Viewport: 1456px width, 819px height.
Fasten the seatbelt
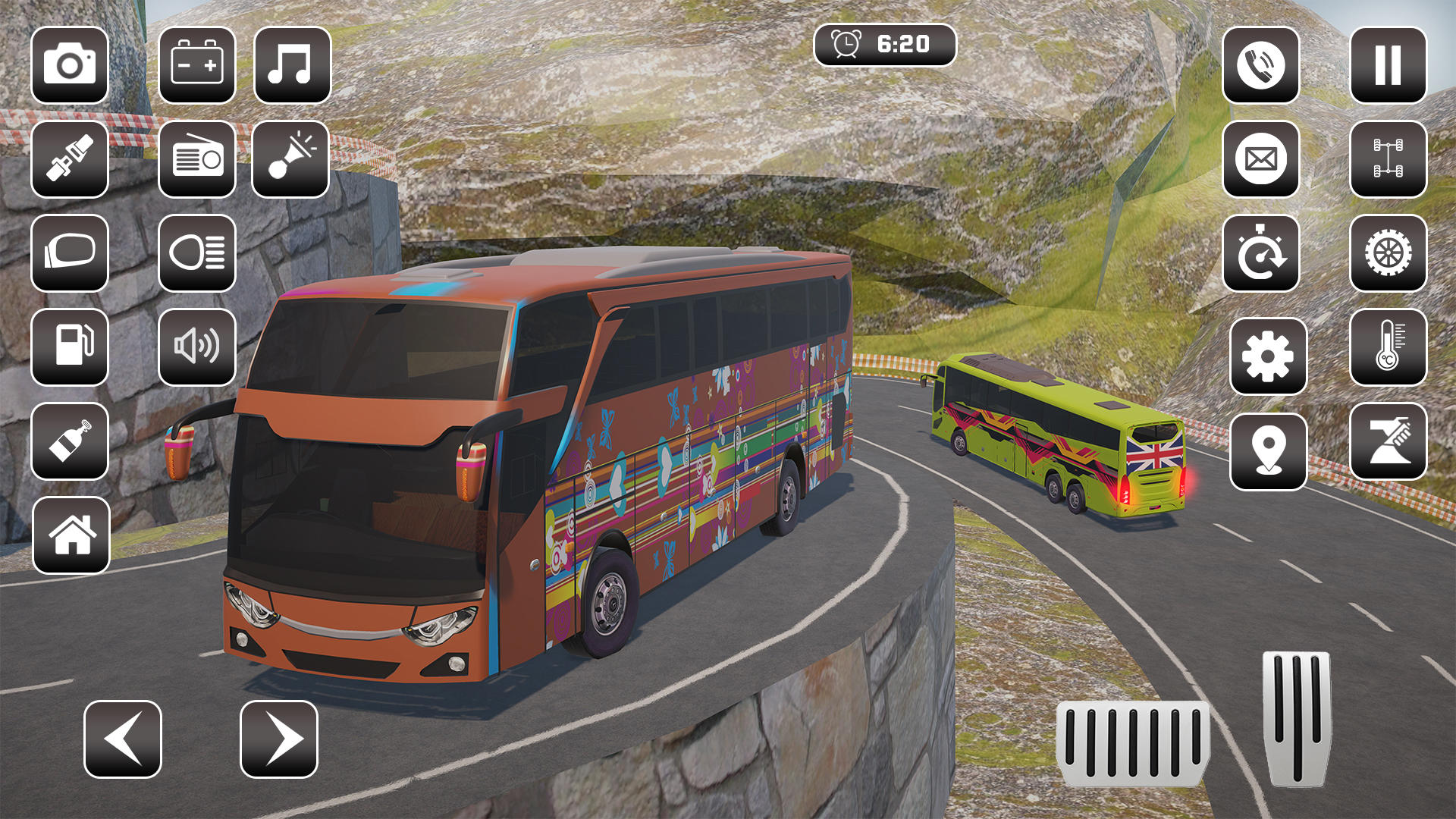click(70, 161)
